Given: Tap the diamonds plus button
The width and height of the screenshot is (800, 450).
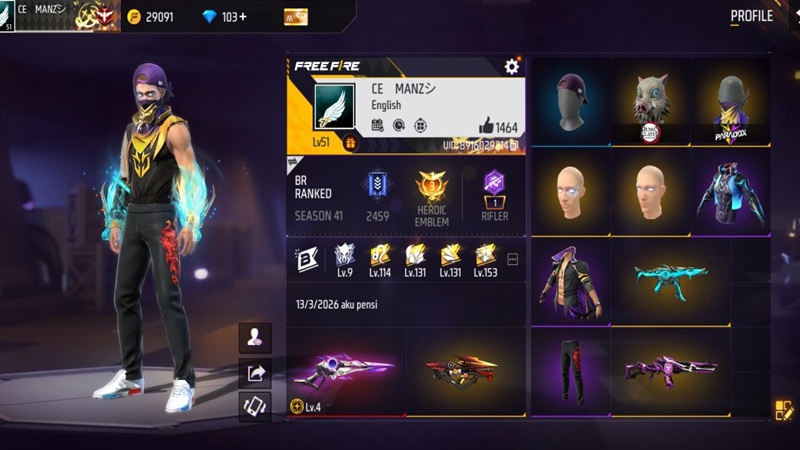Looking at the screenshot, I should [x=244, y=17].
